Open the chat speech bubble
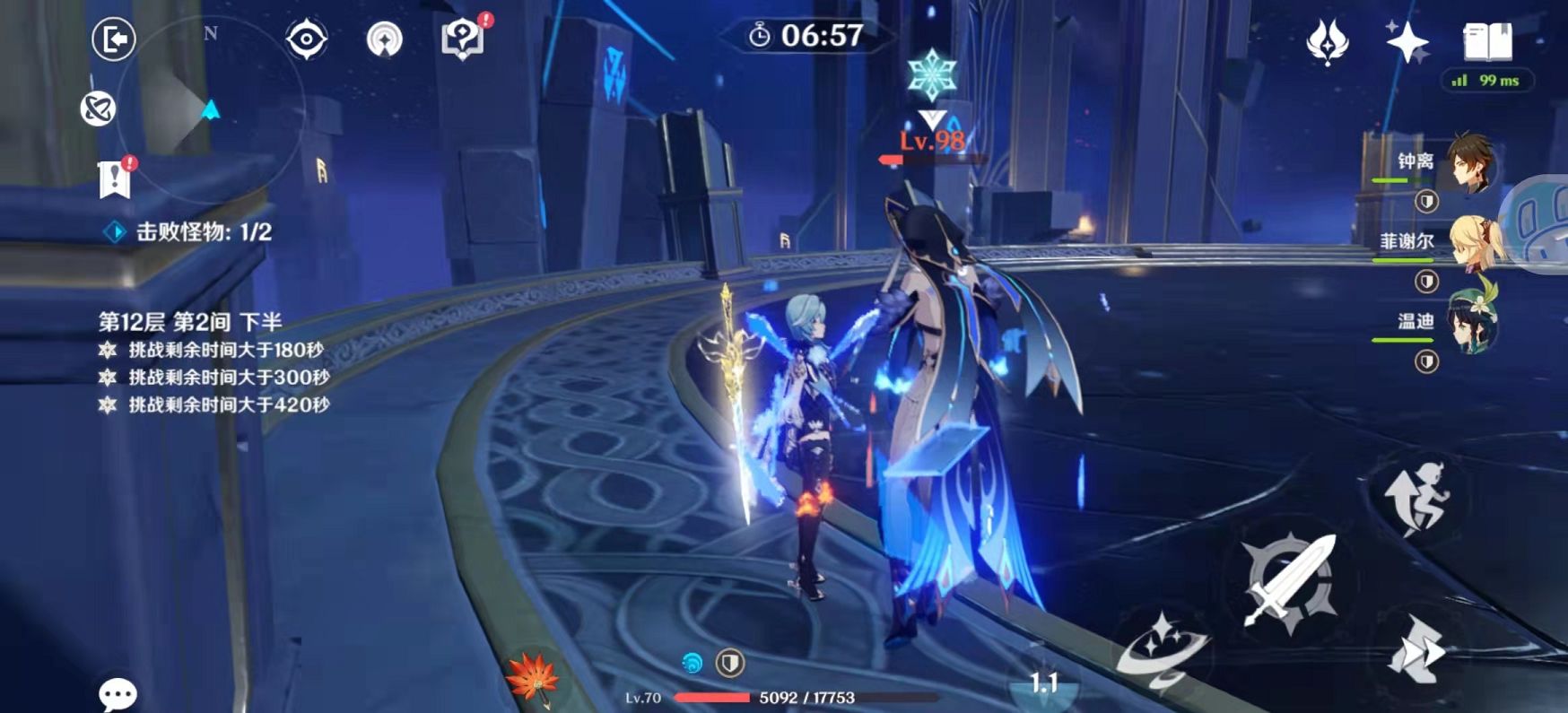This screenshot has height=713, width=1568. [x=118, y=693]
